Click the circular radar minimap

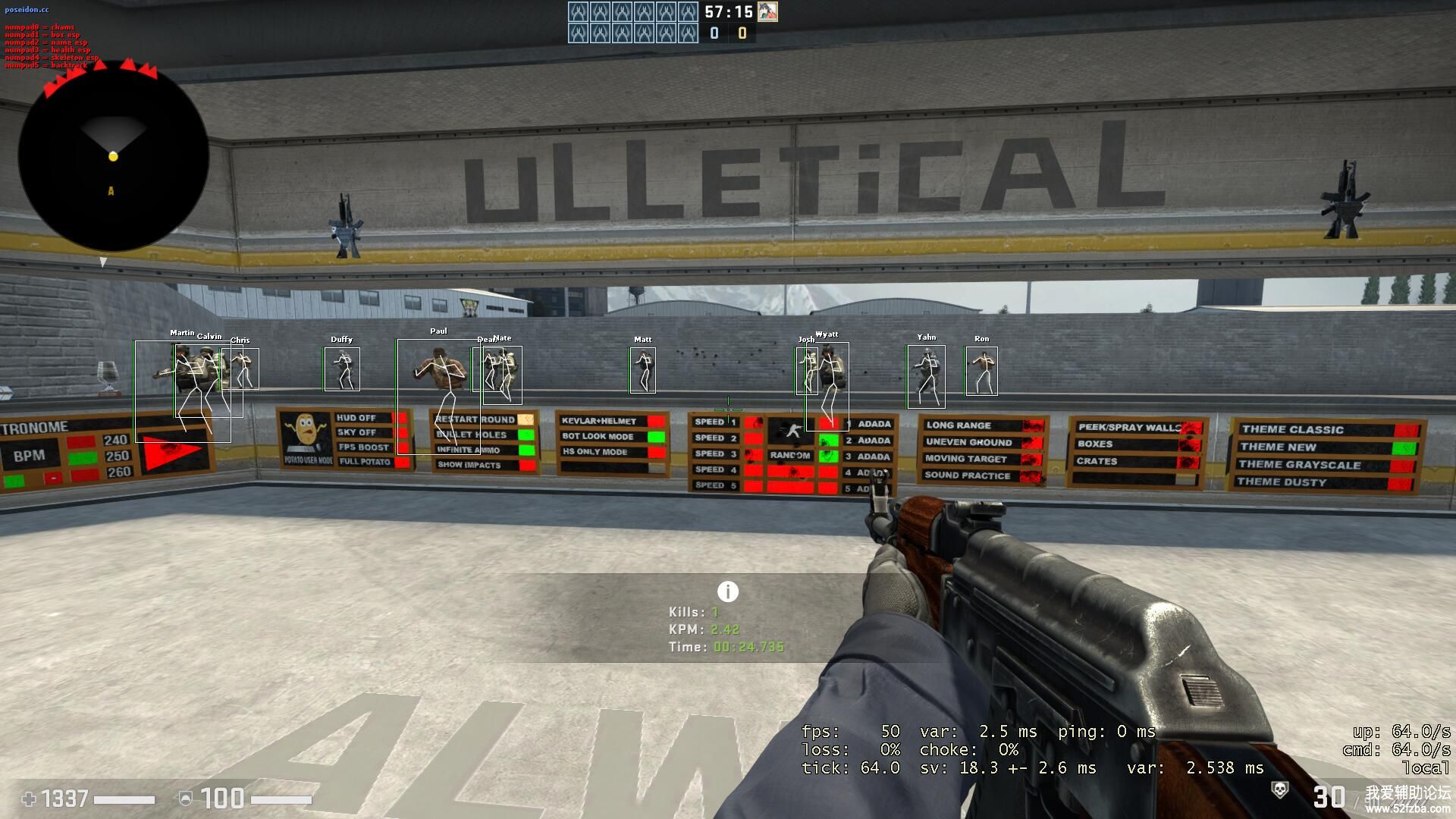pos(114,157)
